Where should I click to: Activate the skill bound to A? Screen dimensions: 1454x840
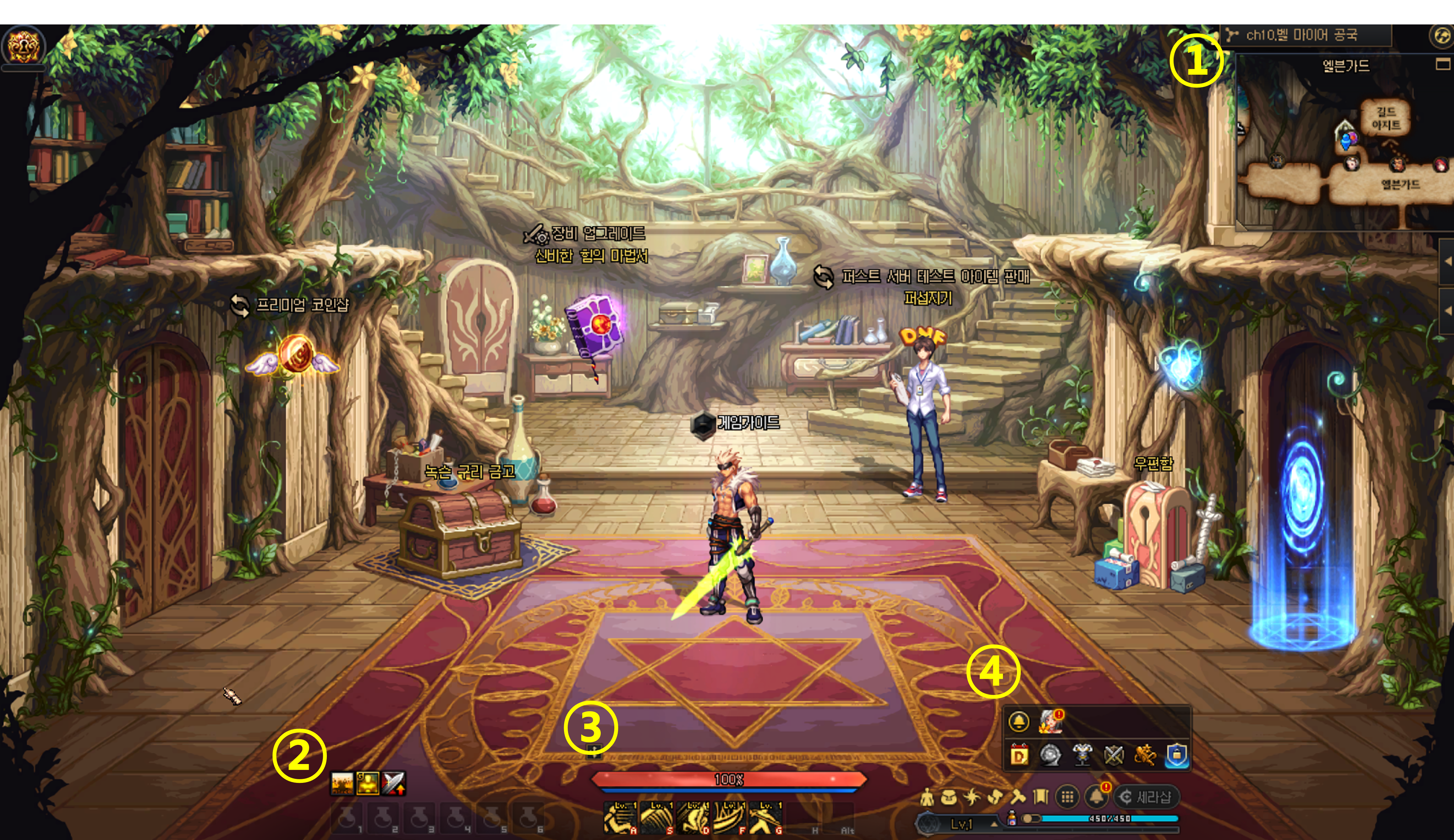point(620,817)
